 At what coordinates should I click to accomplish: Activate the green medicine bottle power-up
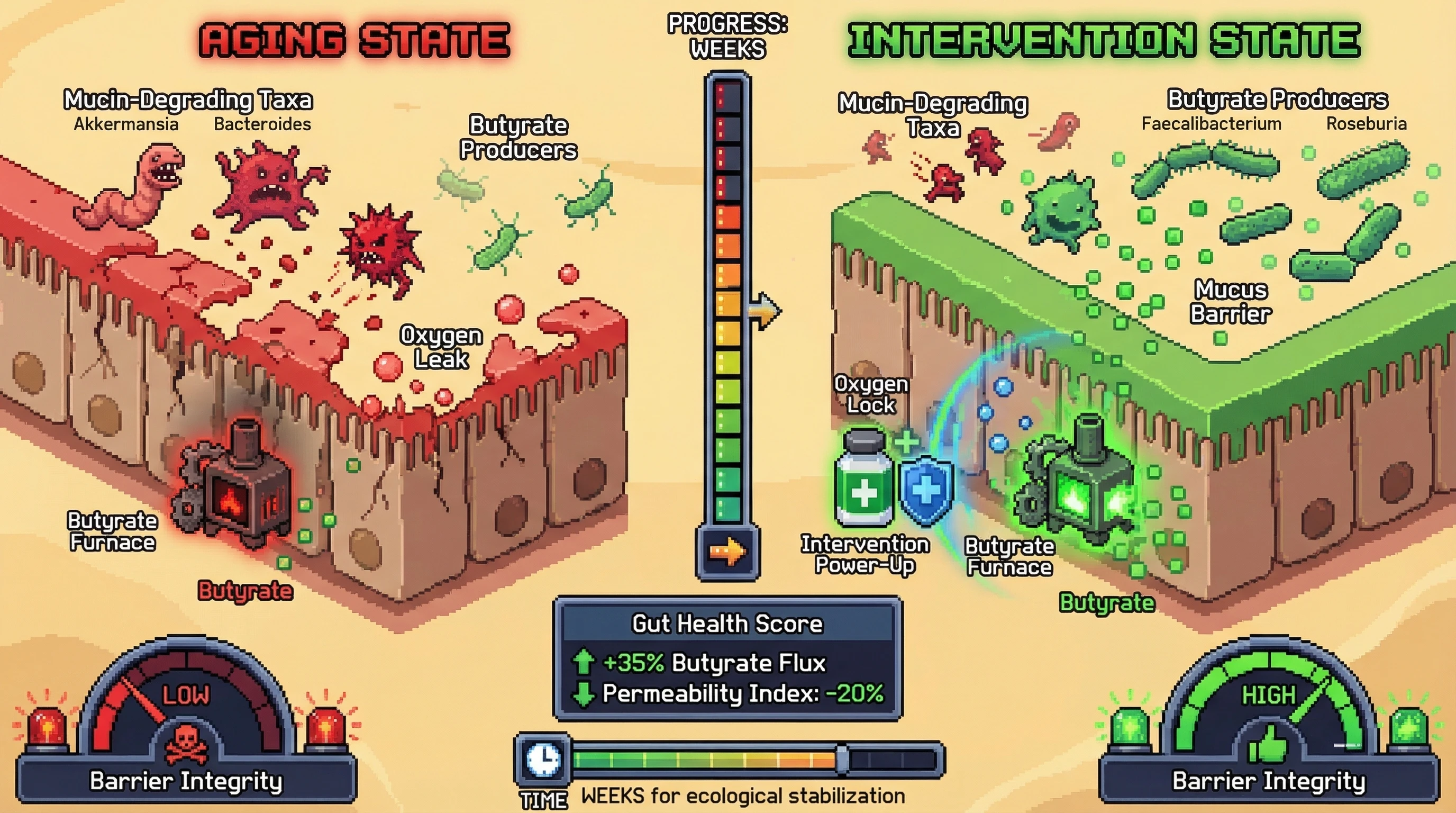click(x=863, y=480)
